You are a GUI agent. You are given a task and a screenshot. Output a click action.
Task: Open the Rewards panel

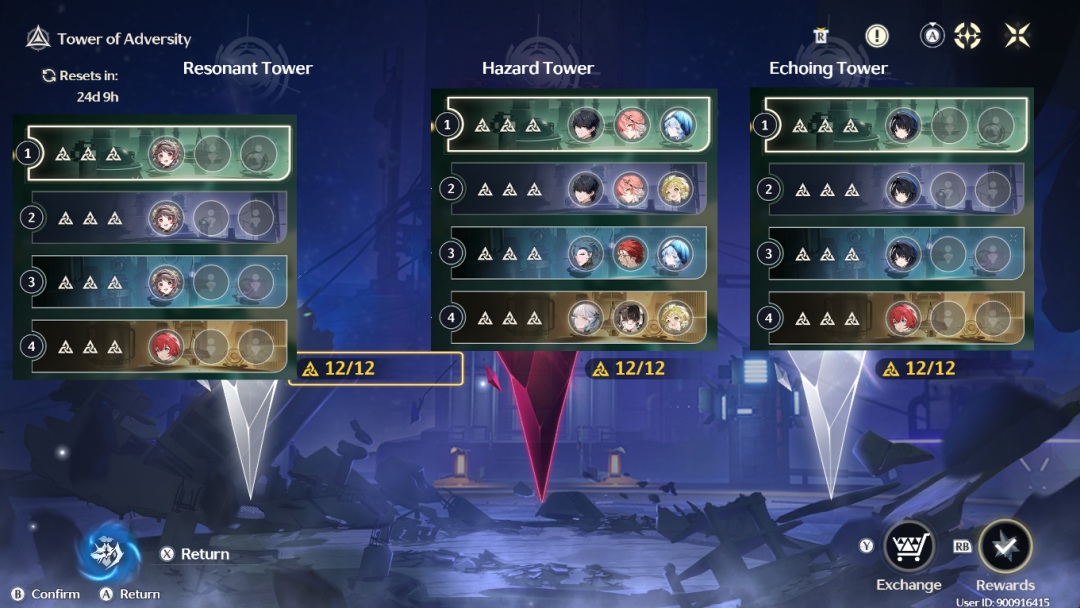pos(1005,547)
